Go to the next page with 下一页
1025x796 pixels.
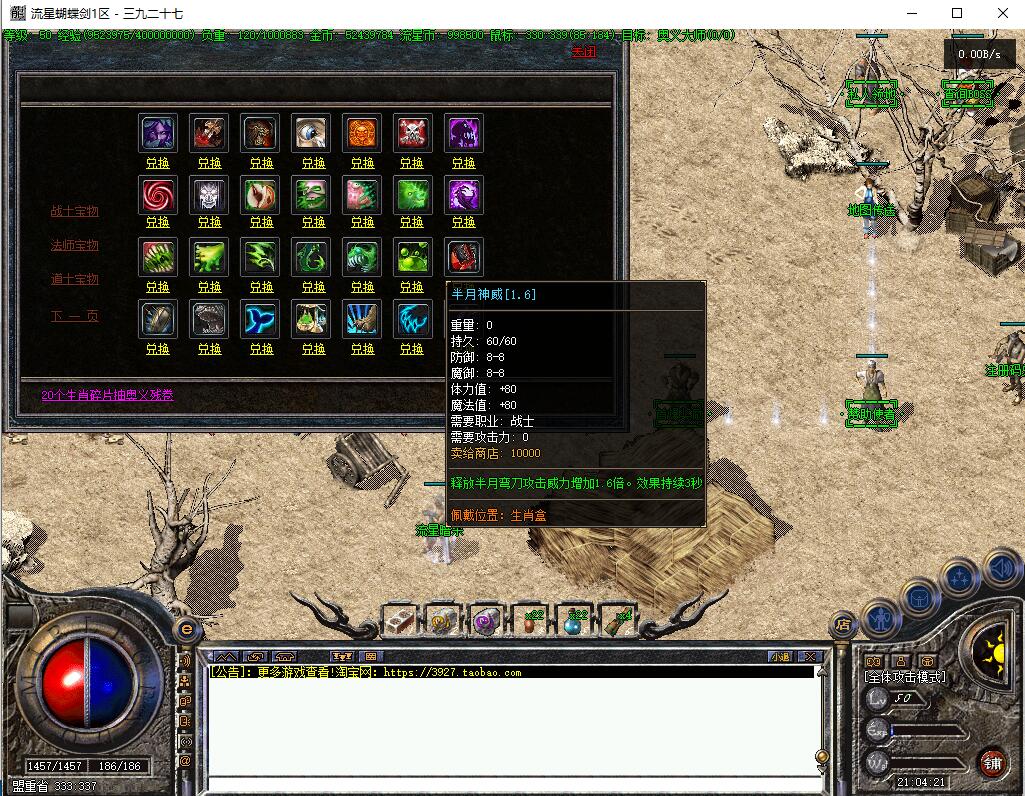(x=75, y=316)
